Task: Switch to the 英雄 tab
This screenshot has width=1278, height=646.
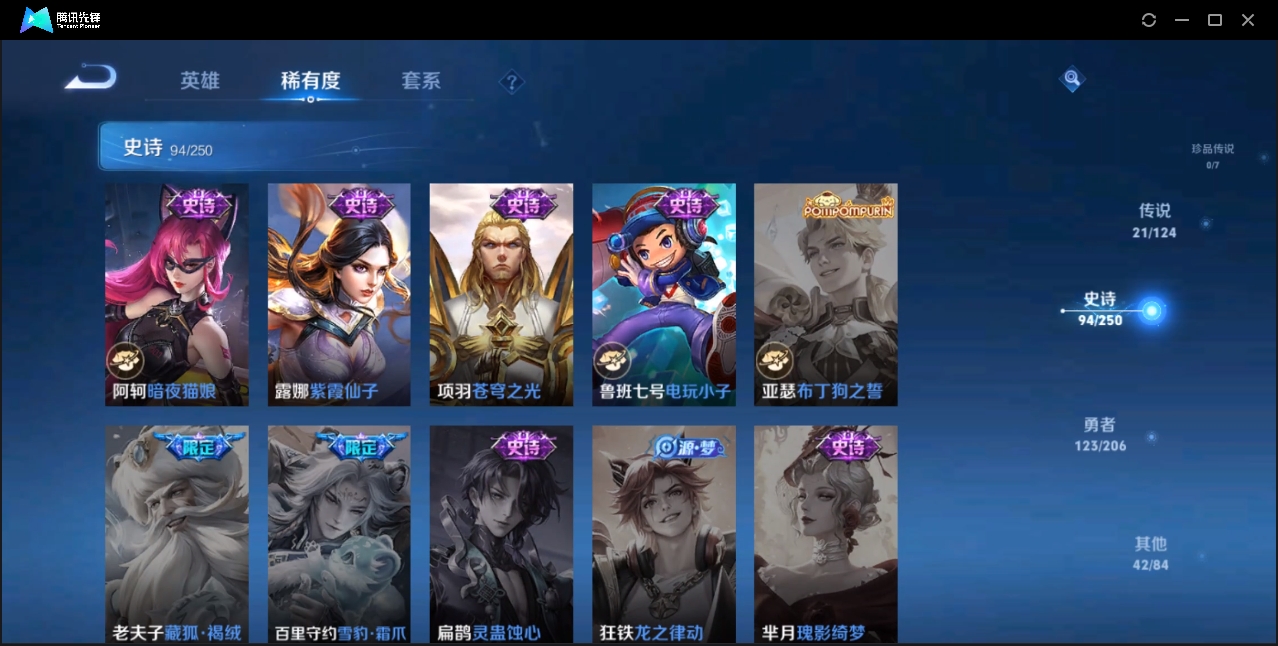Action: [200, 81]
